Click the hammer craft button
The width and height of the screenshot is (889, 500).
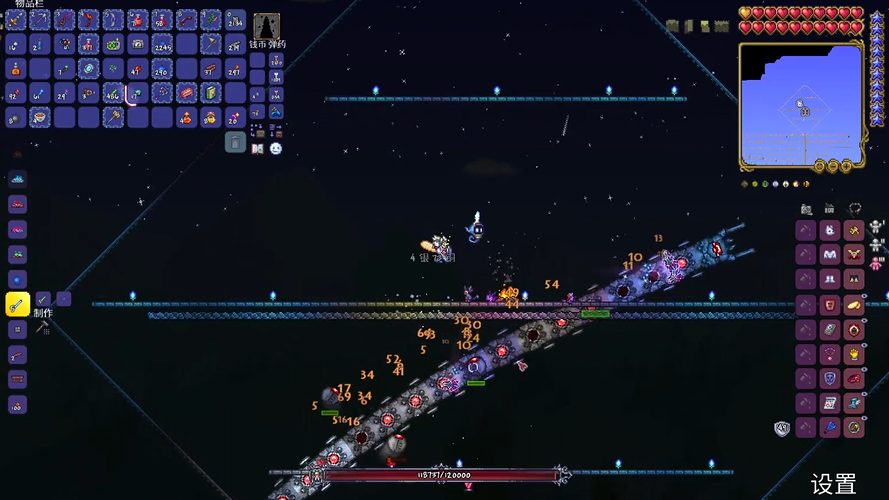point(43,326)
